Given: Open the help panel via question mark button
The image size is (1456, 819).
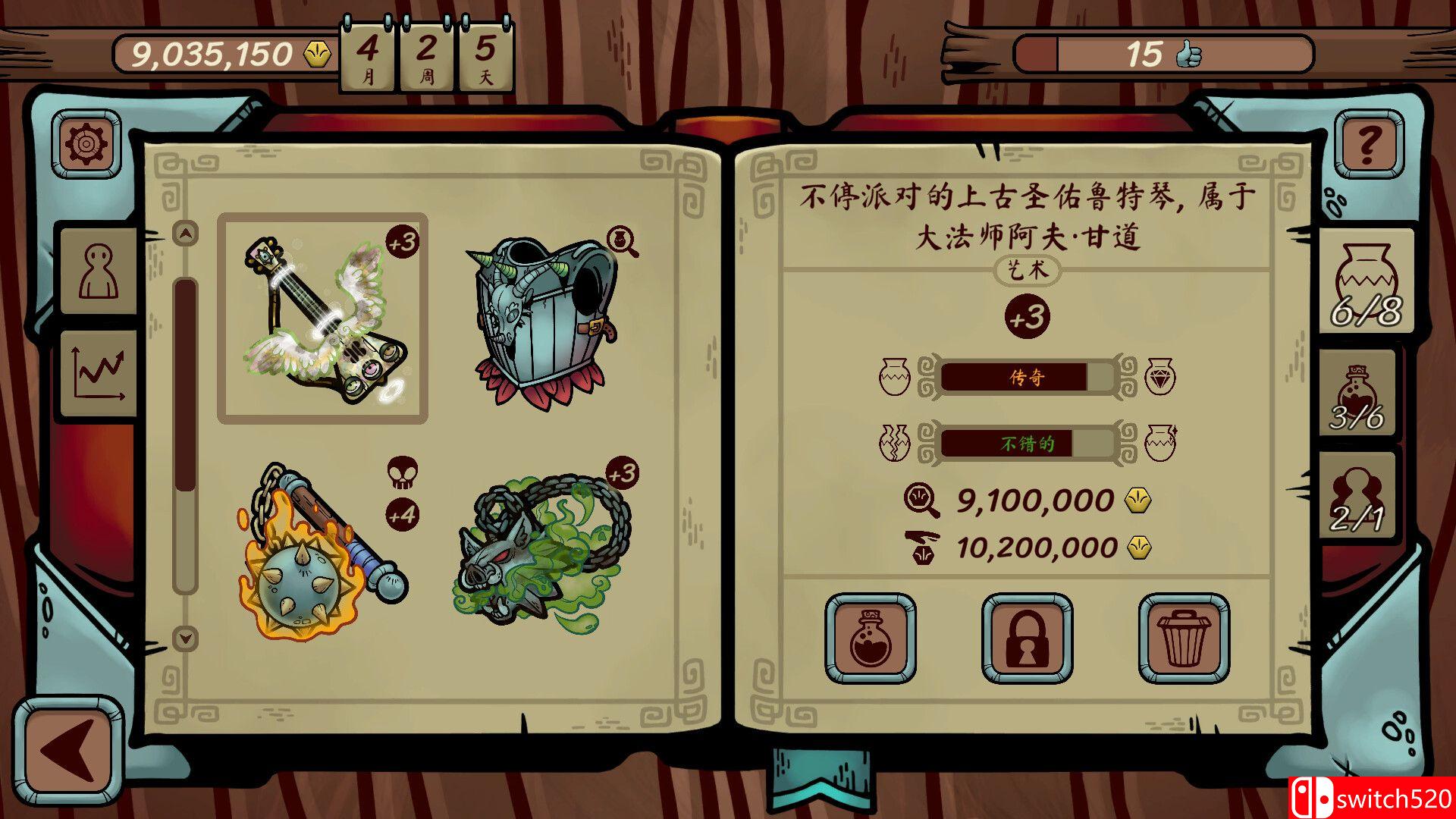Looking at the screenshot, I should coord(1370,145).
